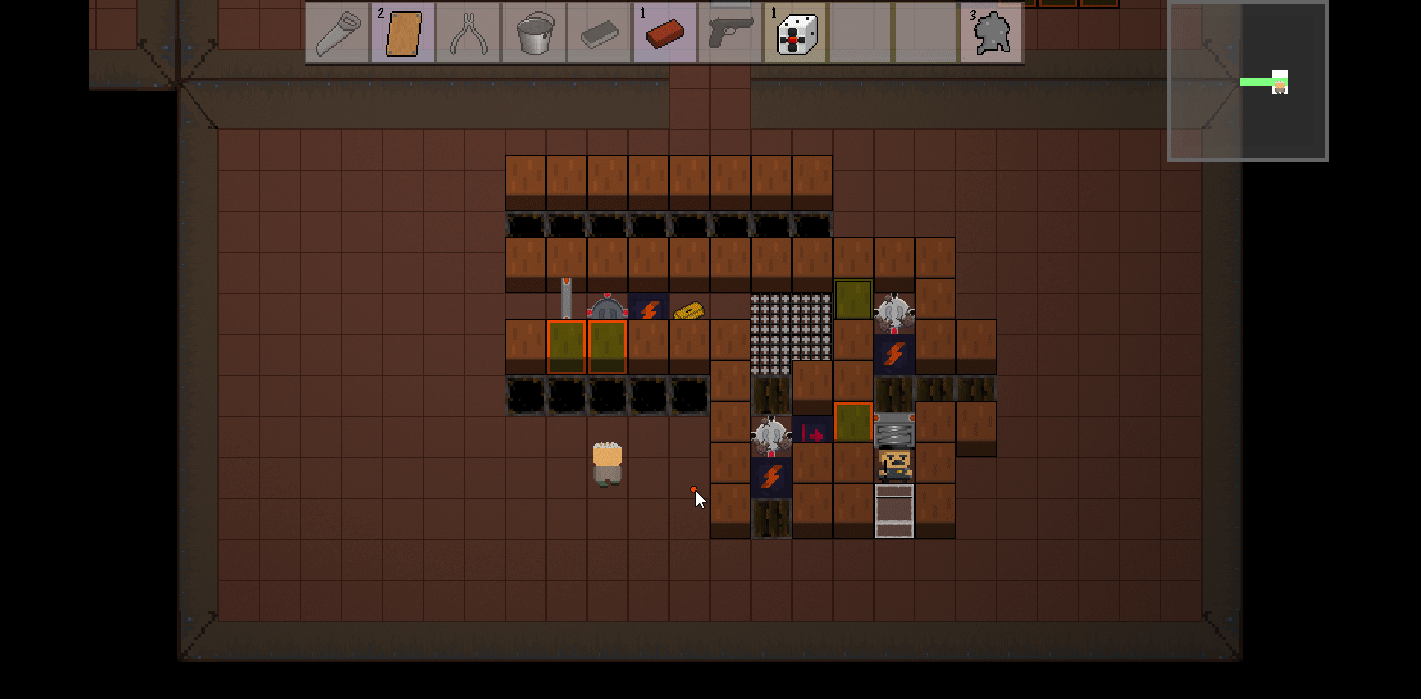Viewport: 1421px width, 699px height.
Task: Equip the pistol slot
Action: (730, 34)
